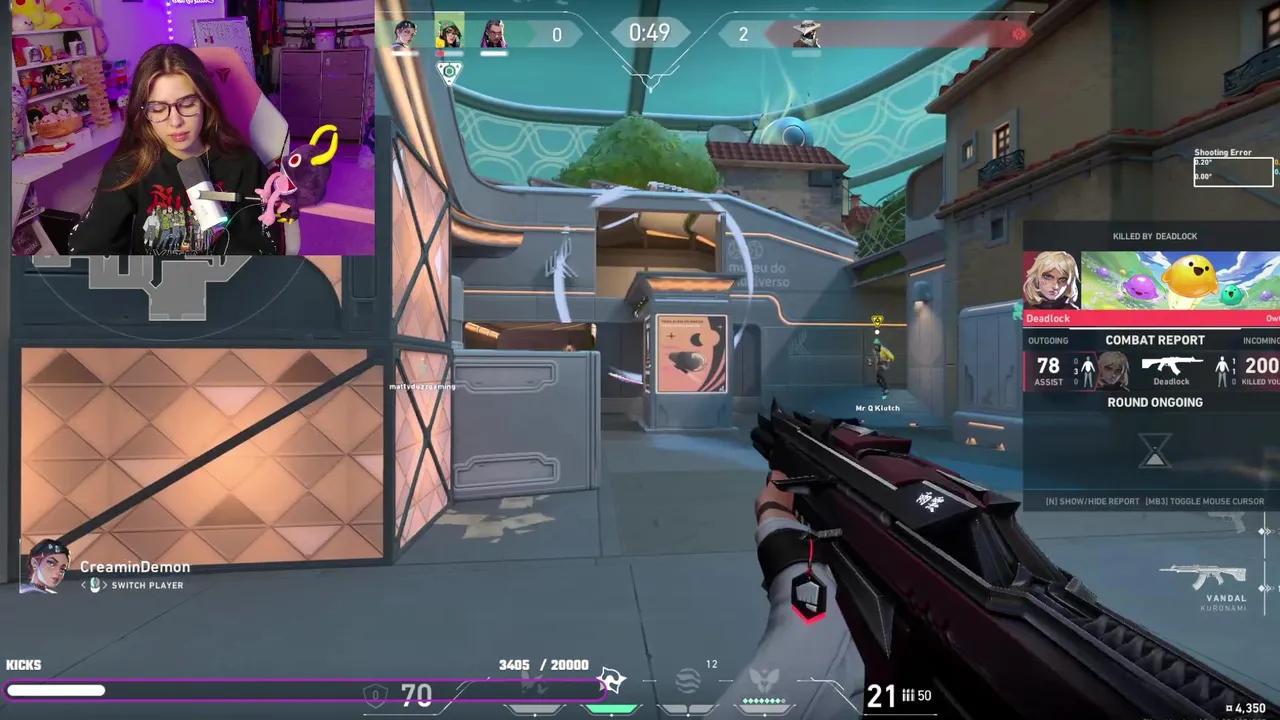Click CreaminDemon's spectated player portrait
Screen dimensions: 1280x720
[48, 568]
